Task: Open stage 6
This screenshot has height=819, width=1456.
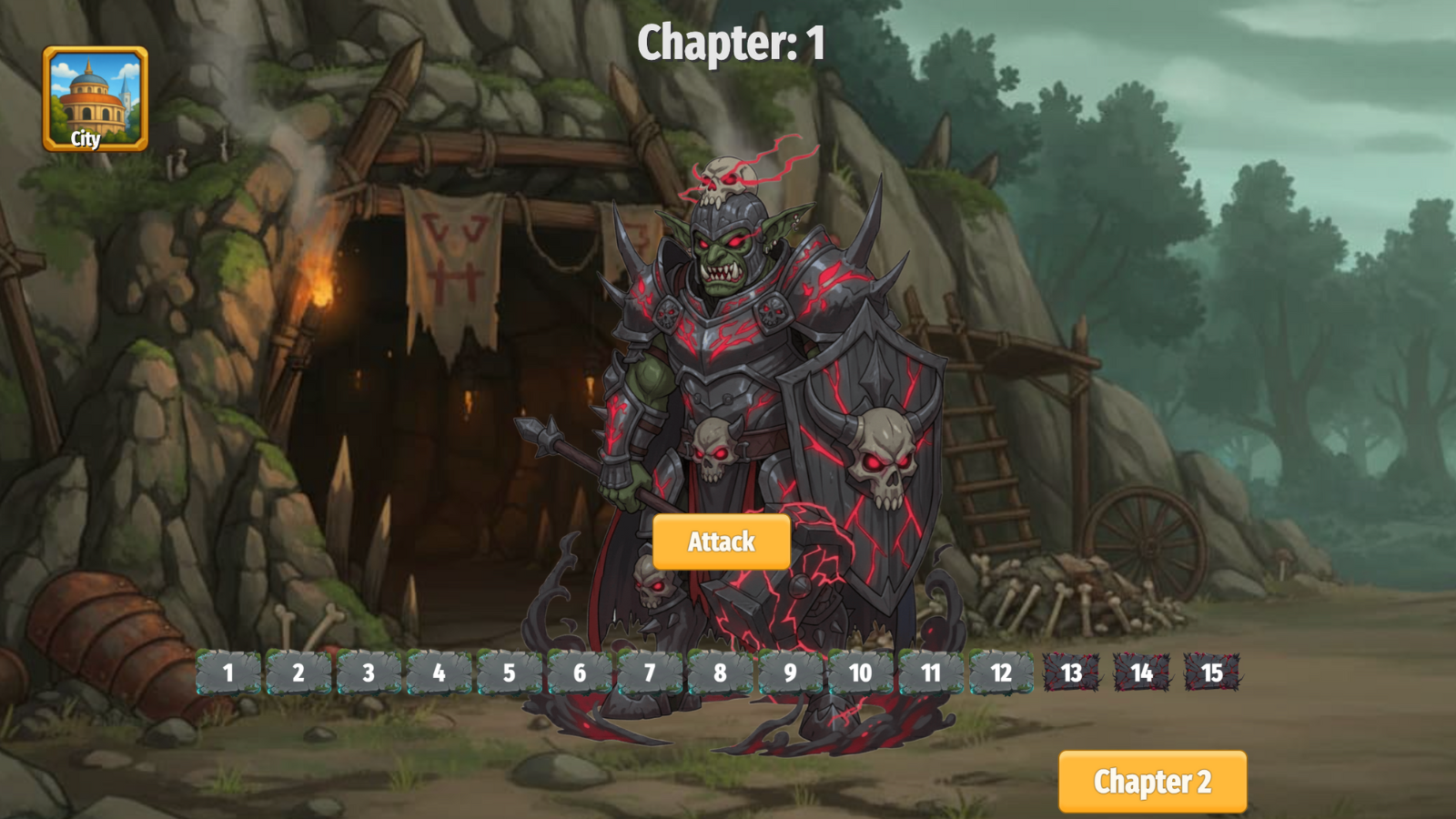Action: [580, 674]
